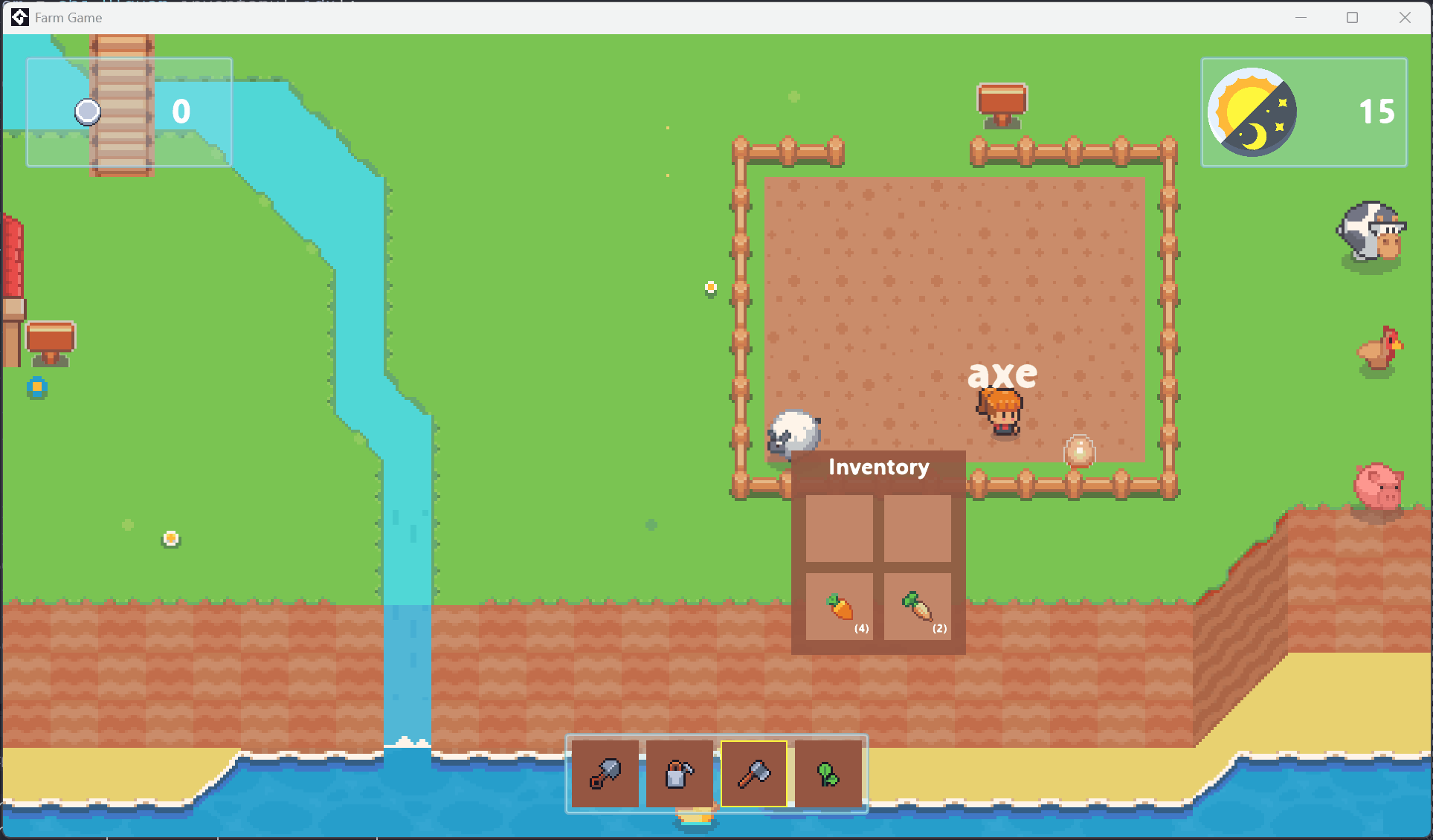Close the Farm Game window
This screenshot has height=840, width=1433.
tap(1405, 18)
